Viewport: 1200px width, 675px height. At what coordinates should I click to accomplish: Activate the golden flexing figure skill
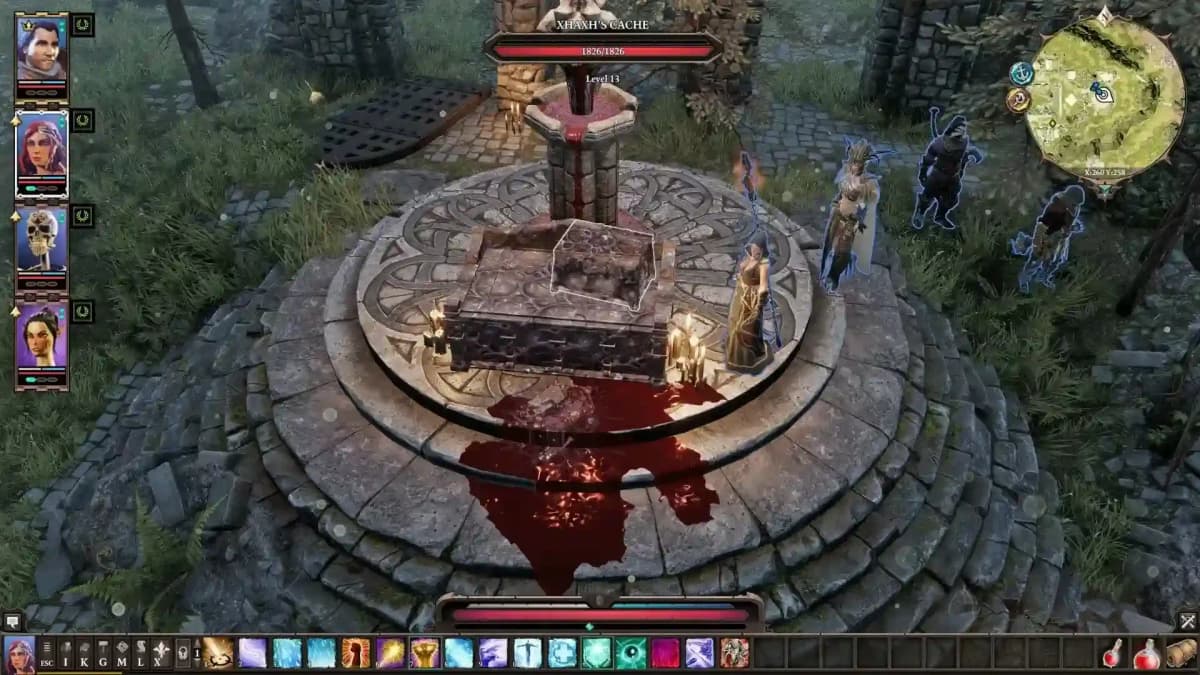click(425, 653)
